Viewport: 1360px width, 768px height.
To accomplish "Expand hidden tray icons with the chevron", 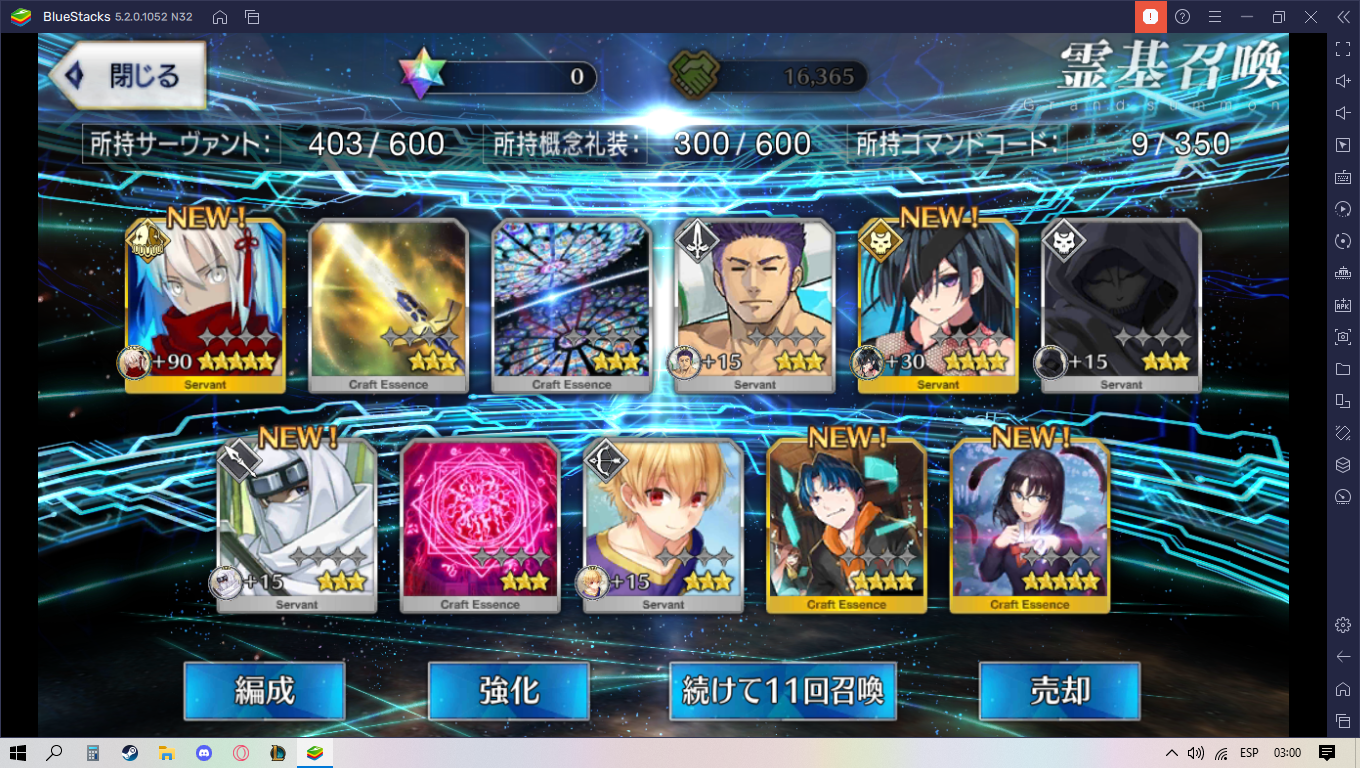I will point(1171,755).
